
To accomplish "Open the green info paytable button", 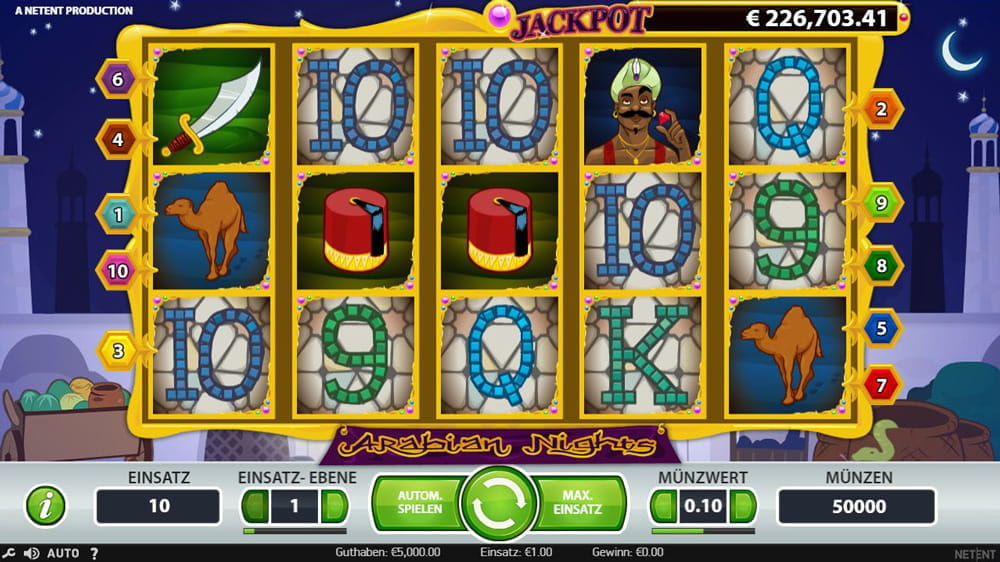I will pos(45,506).
